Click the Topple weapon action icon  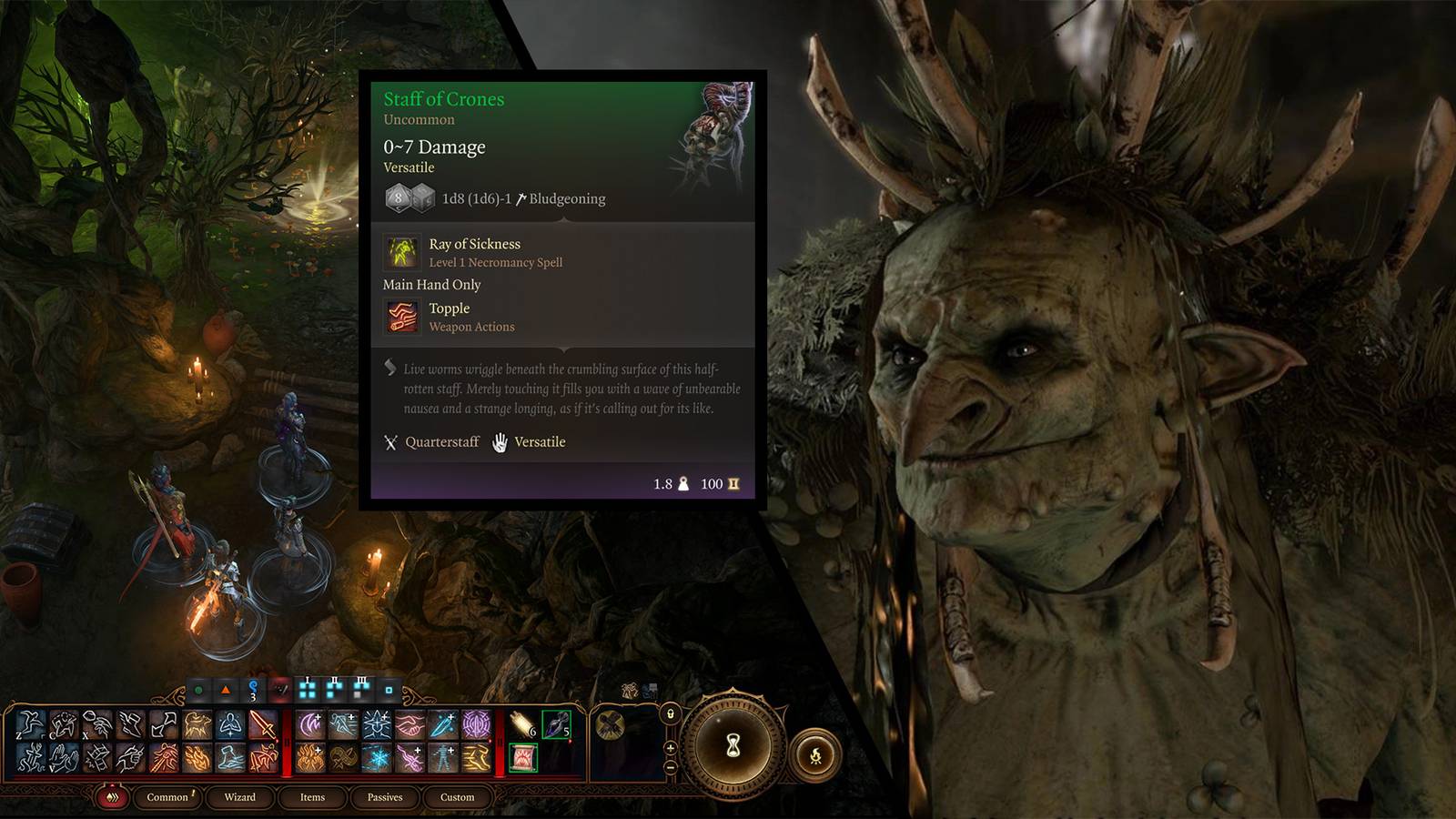(402, 317)
